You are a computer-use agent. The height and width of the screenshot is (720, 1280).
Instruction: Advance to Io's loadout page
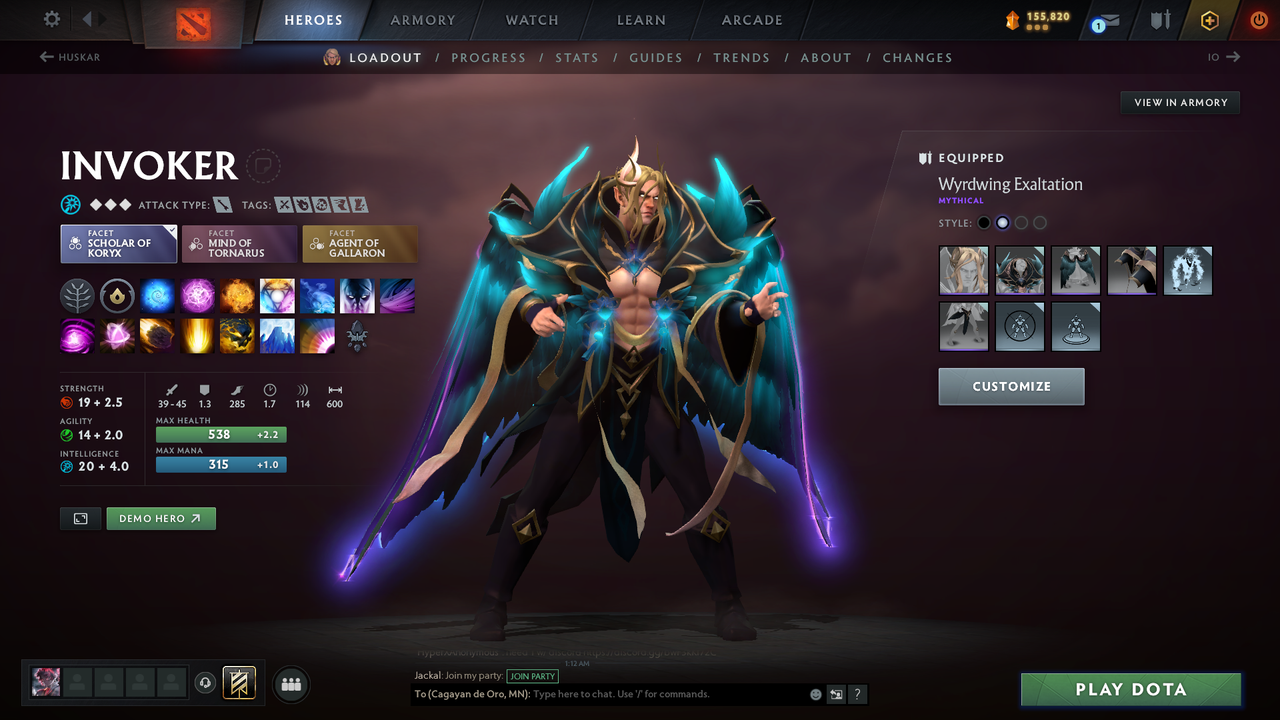[1218, 57]
